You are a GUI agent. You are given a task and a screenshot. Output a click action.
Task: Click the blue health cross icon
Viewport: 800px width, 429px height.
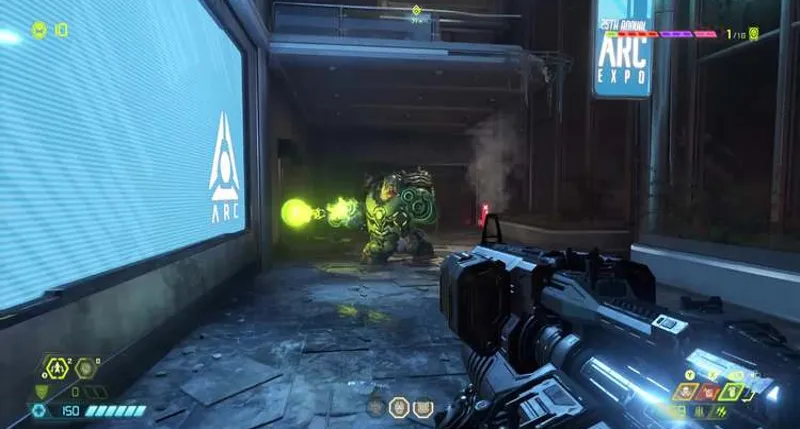pyautogui.click(x=39, y=410)
